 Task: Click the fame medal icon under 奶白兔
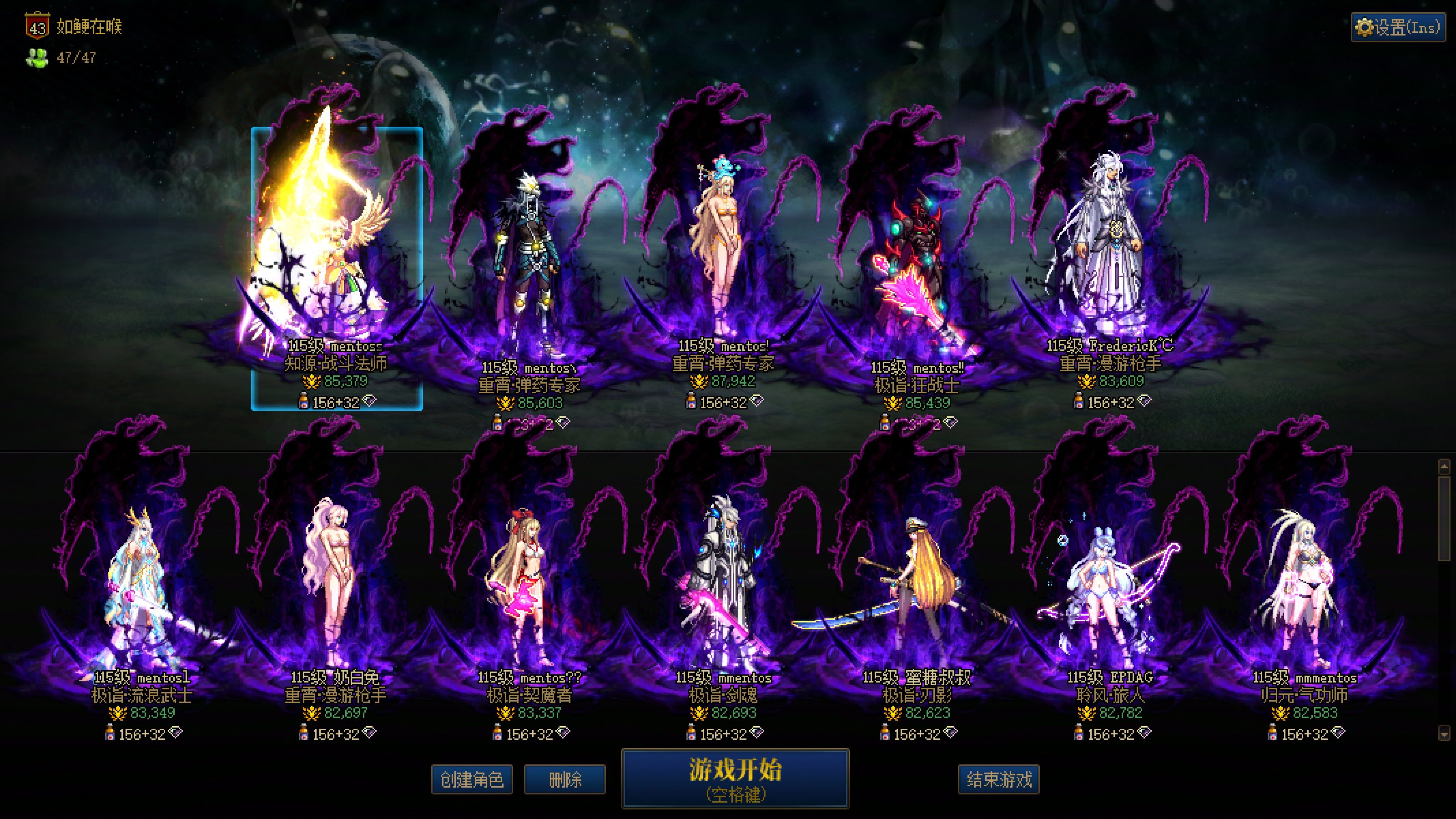point(312,713)
